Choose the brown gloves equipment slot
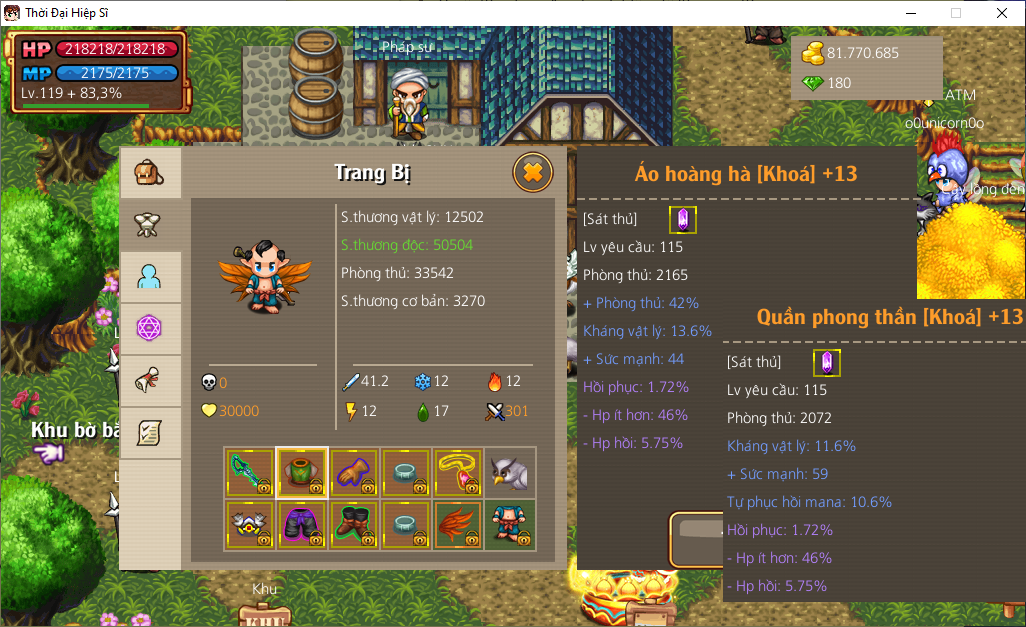This screenshot has width=1026, height=627. (x=354, y=472)
